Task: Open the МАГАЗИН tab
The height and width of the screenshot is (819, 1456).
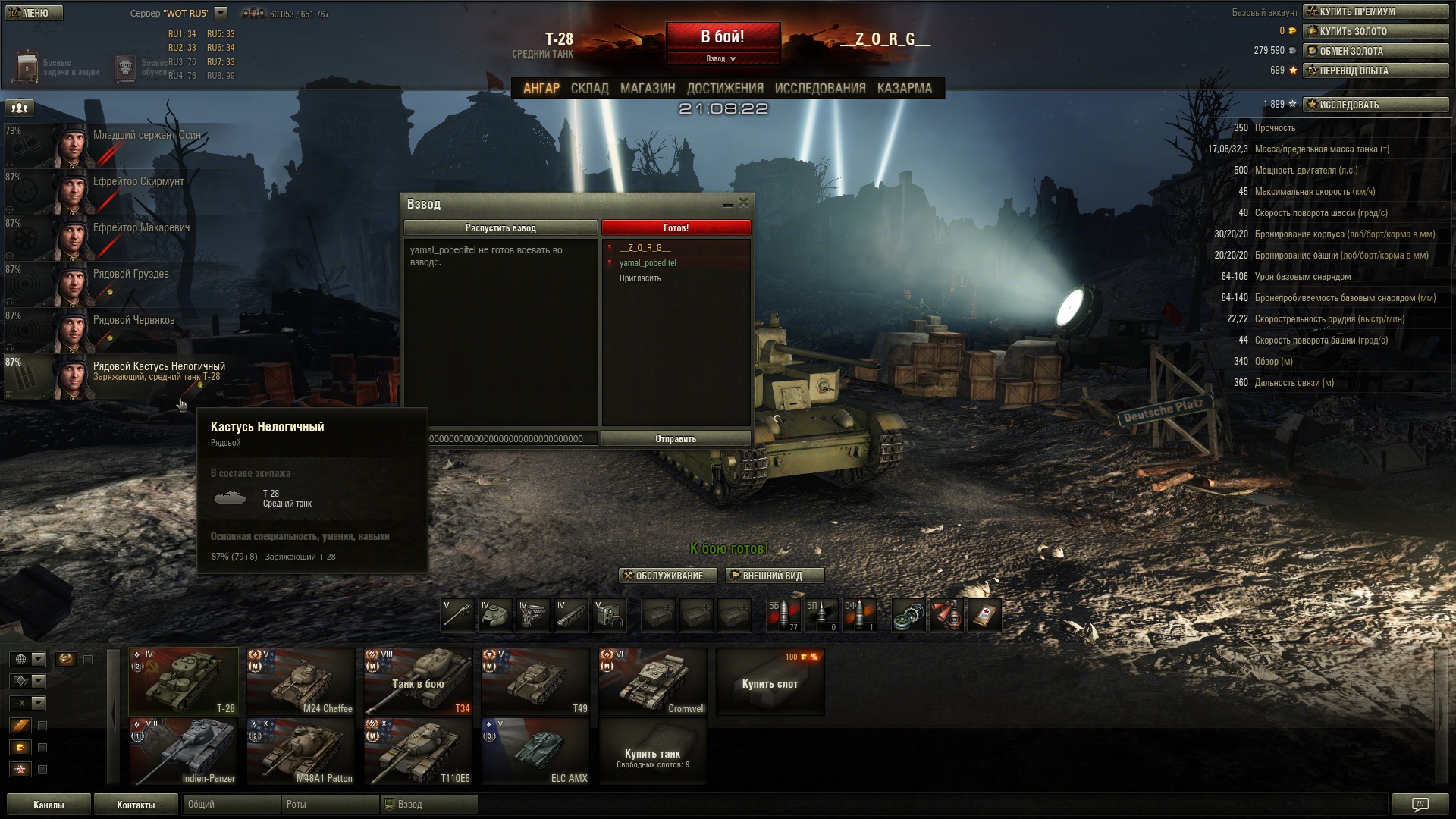Action: coord(648,89)
